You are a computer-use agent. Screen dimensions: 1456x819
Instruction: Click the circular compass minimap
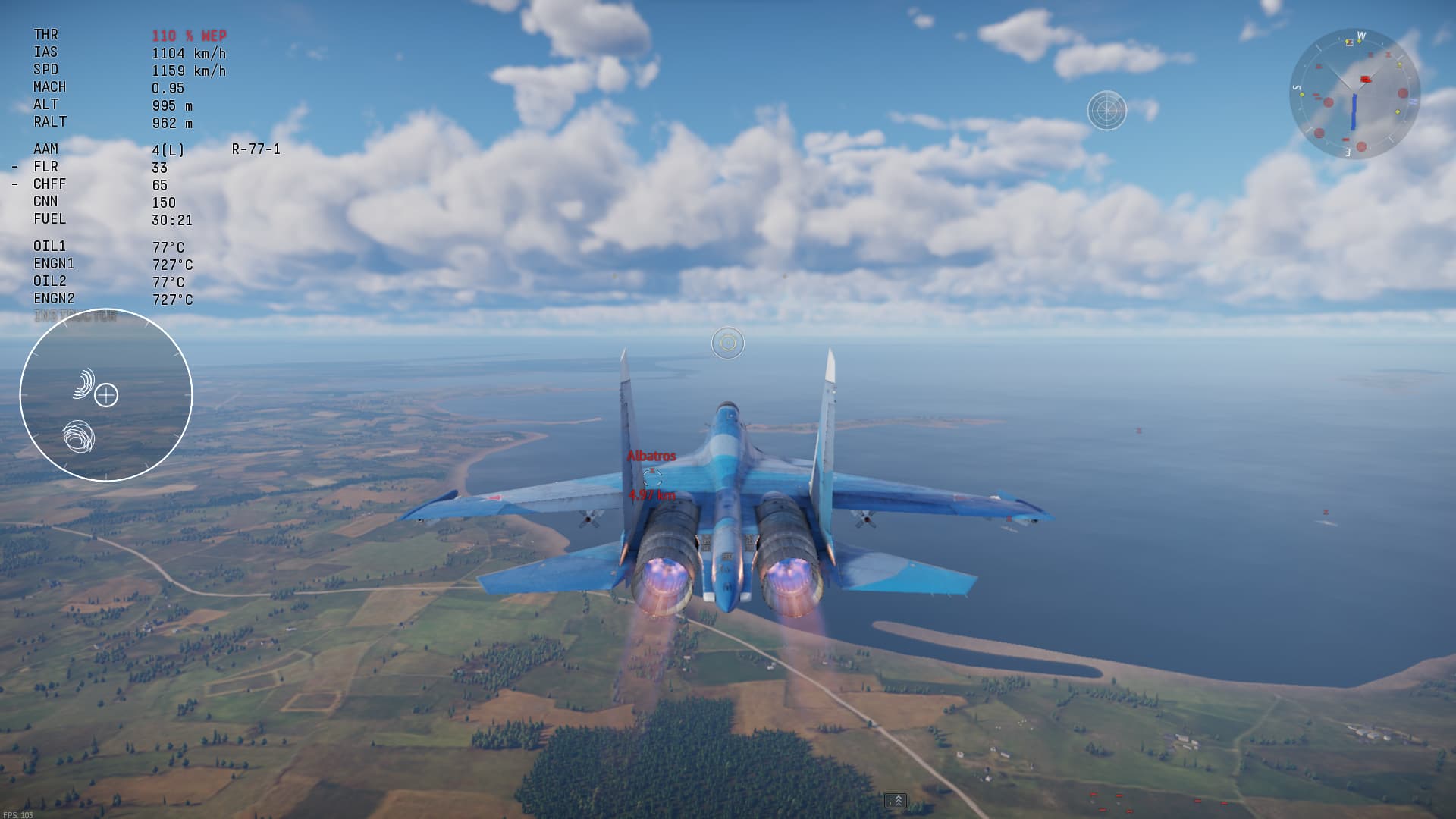[1354, 94]
